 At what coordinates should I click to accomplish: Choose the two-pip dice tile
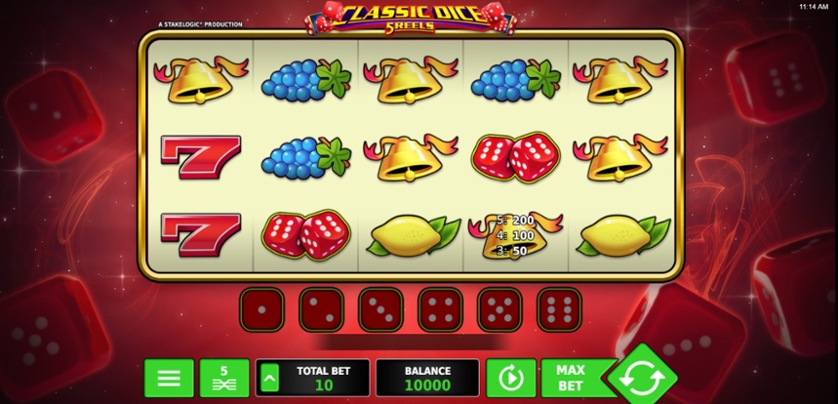tap(321, 310)
